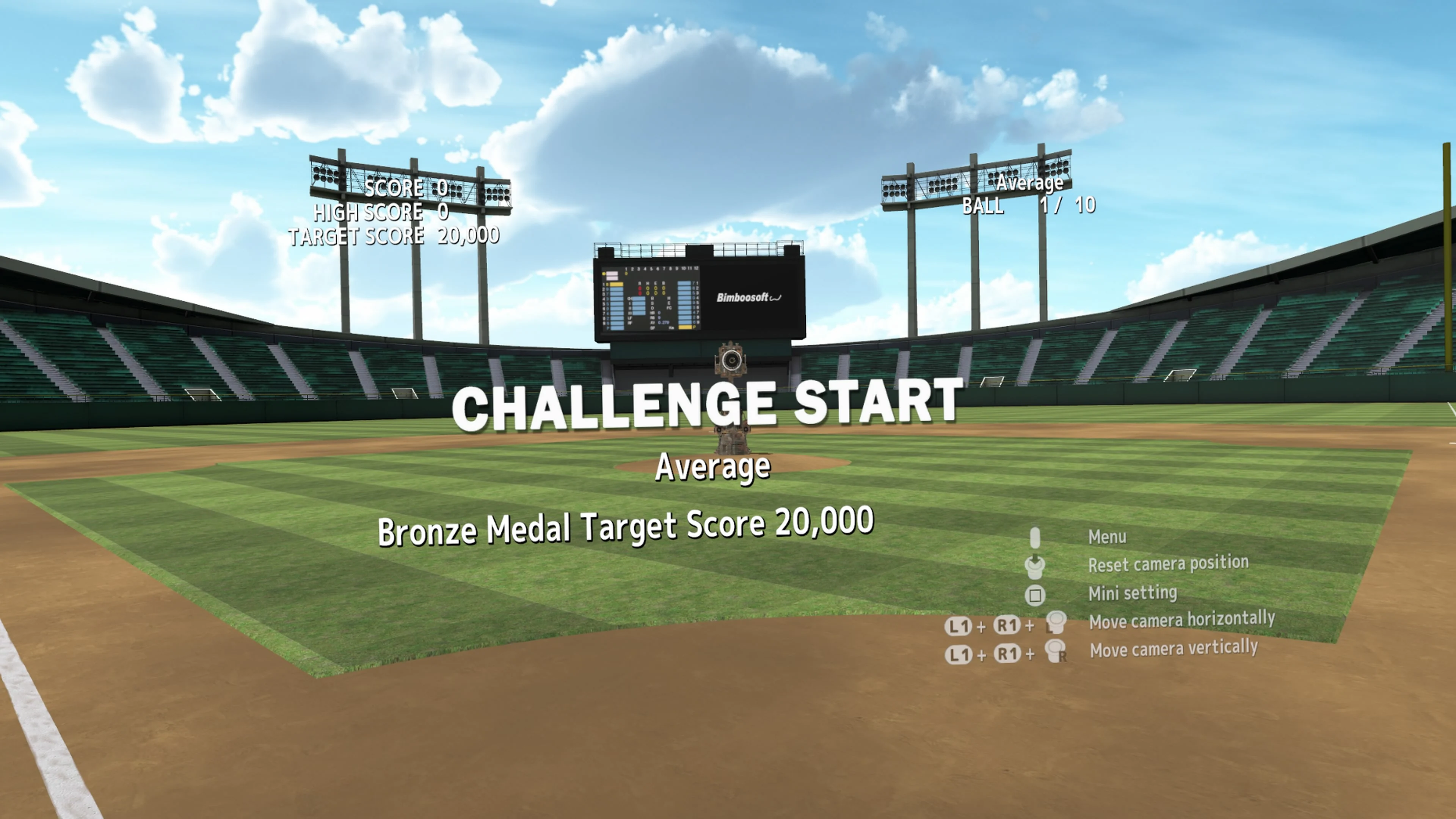The image size is (1456, 819).
Task: Click the touchpad icon next to Menu
Action: coord(1036,537)
